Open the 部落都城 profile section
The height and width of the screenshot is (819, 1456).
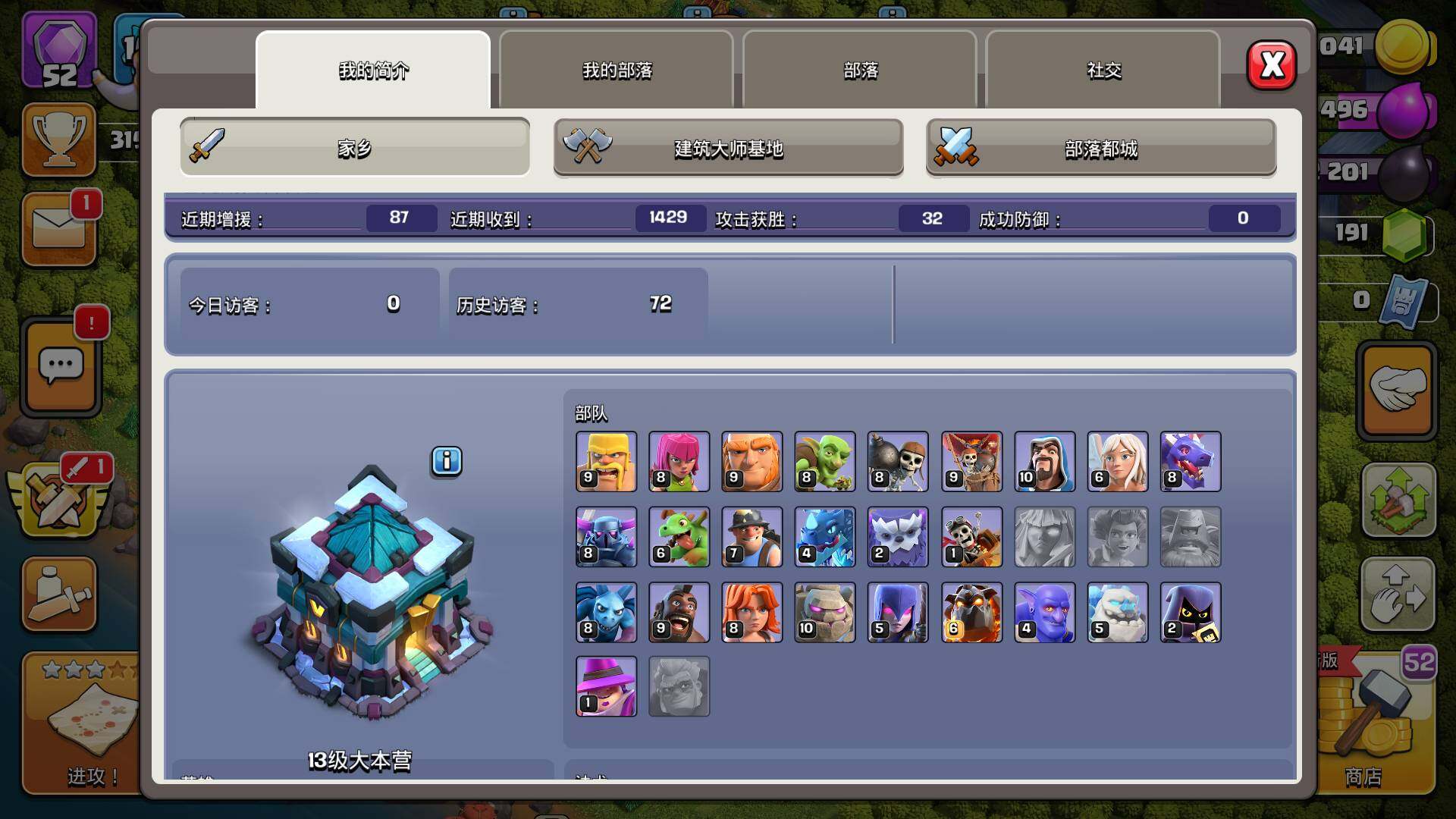click(1101, 148)
